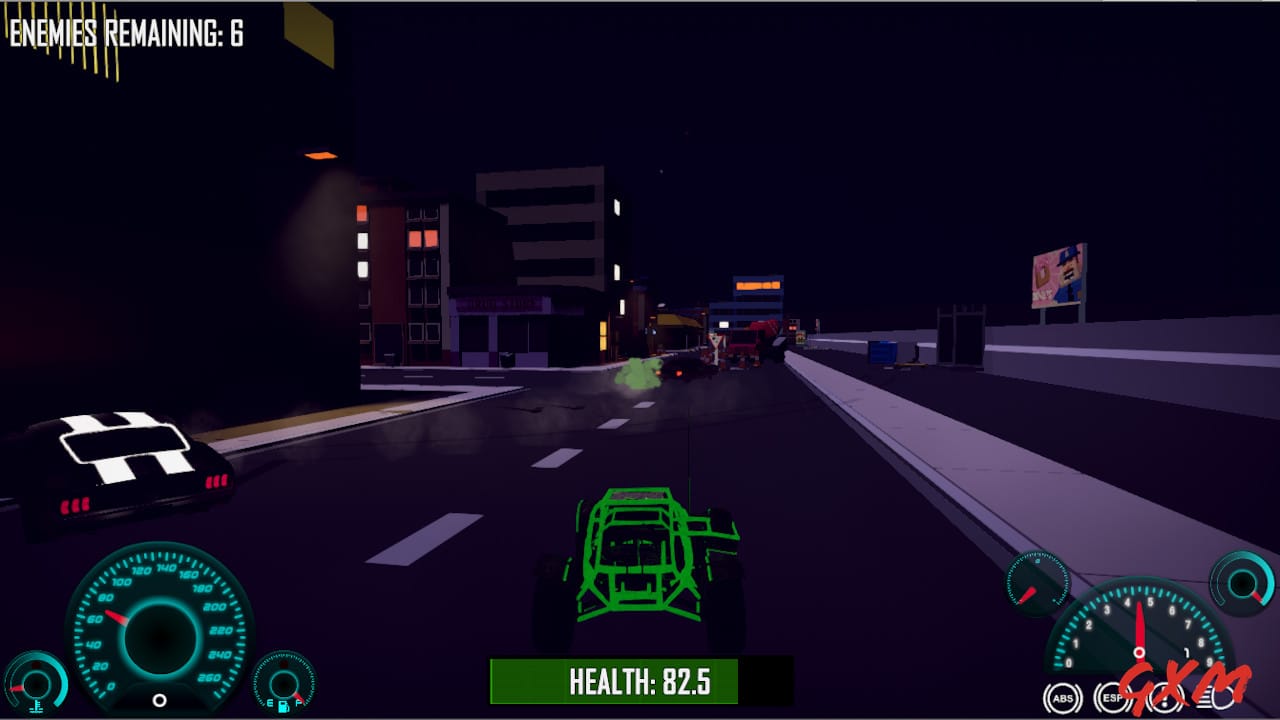Click the circular button below the speedometer
Screen dimensions: 1280x720
[159, 700]
